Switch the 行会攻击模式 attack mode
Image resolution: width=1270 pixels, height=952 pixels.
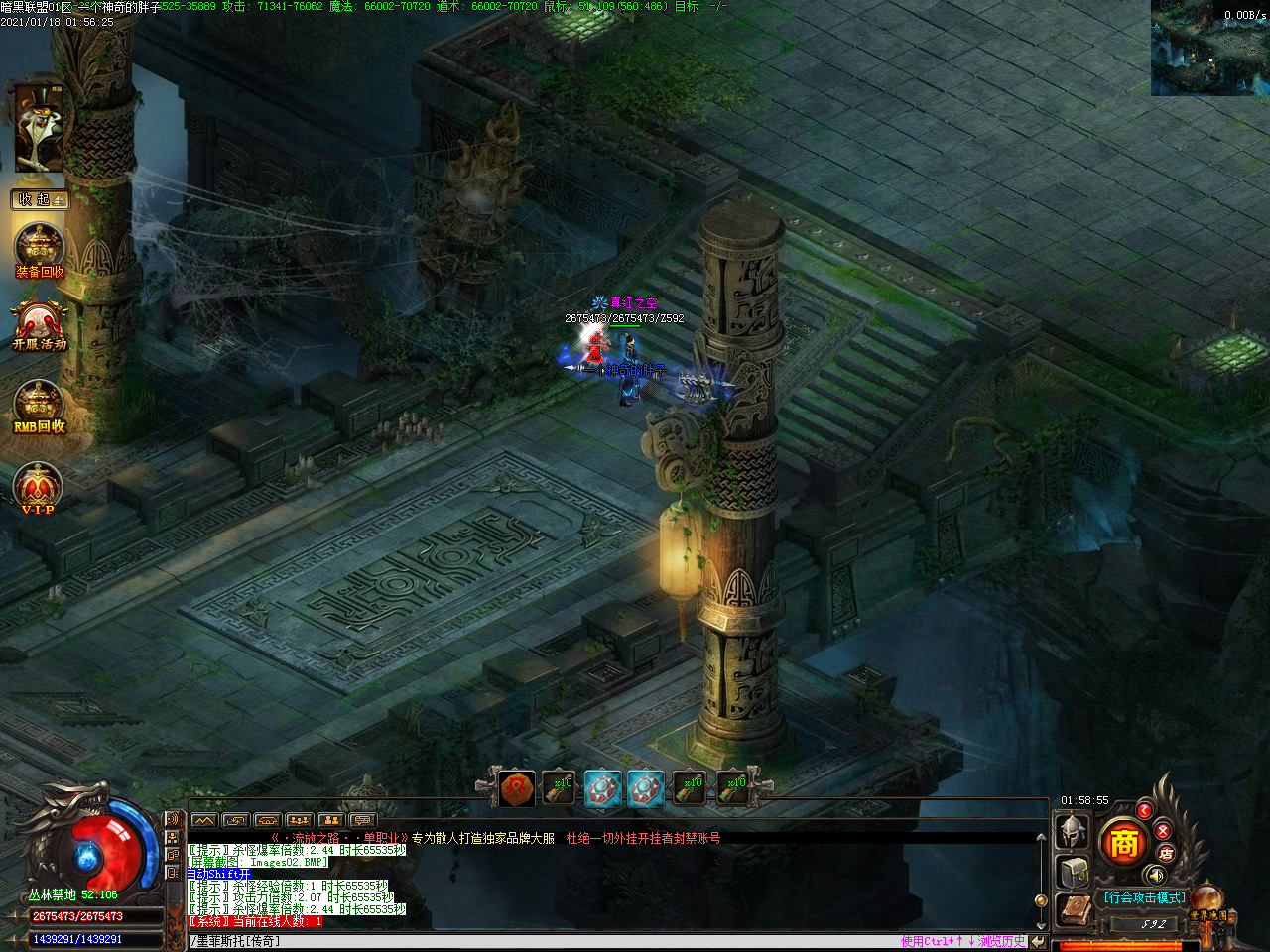click(1144, 897)
